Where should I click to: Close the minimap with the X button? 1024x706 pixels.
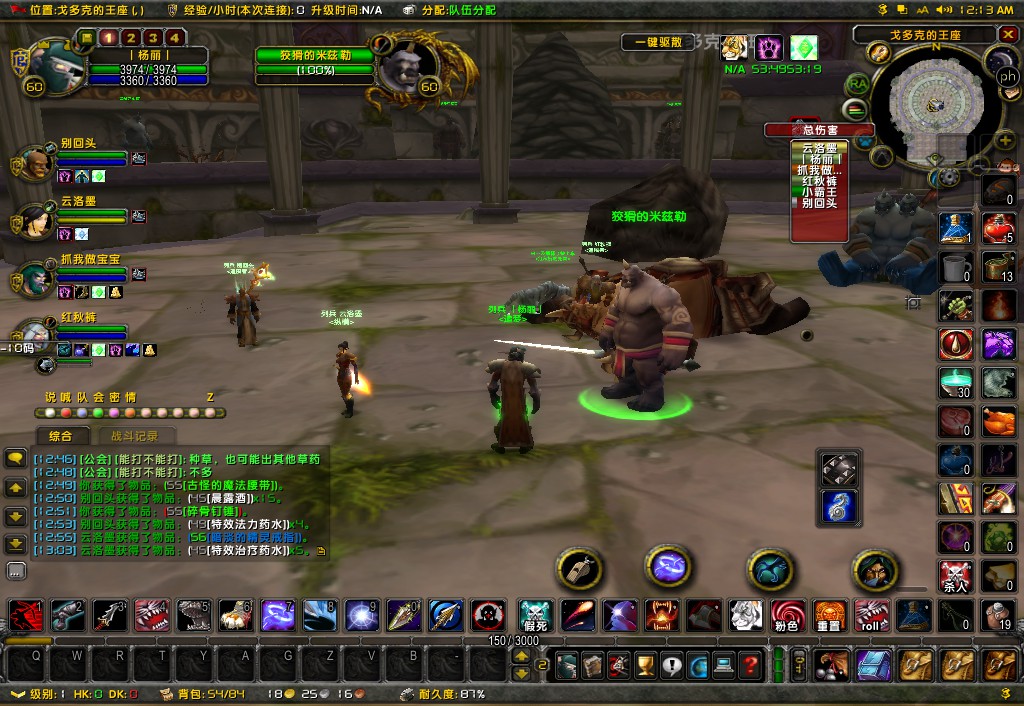click(1006, 35)
